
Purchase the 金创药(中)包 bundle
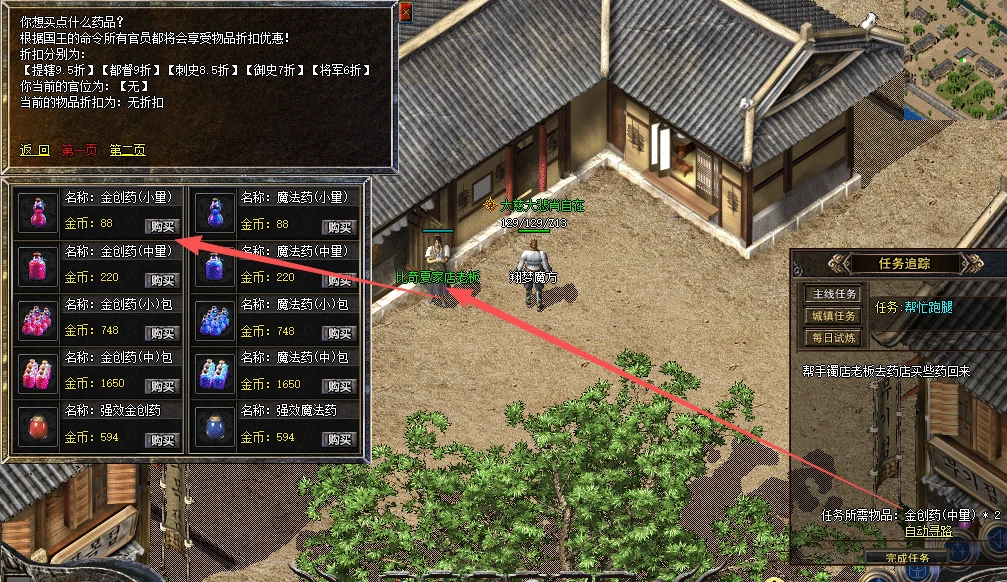(161, 386)
